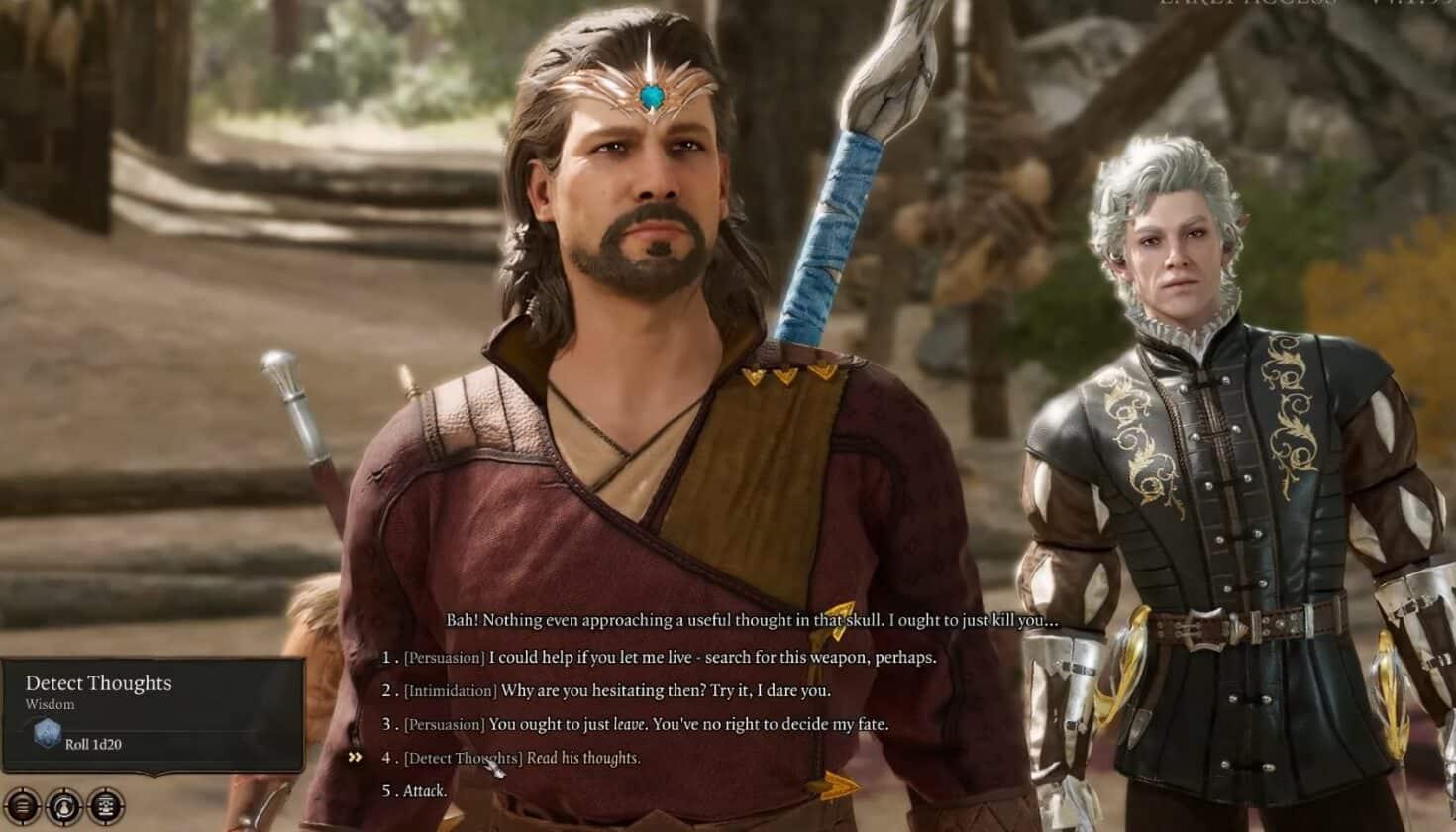Choose the persuasion reply about searching for the weapon
The image size is (1456, 832).
coord(711,658)
